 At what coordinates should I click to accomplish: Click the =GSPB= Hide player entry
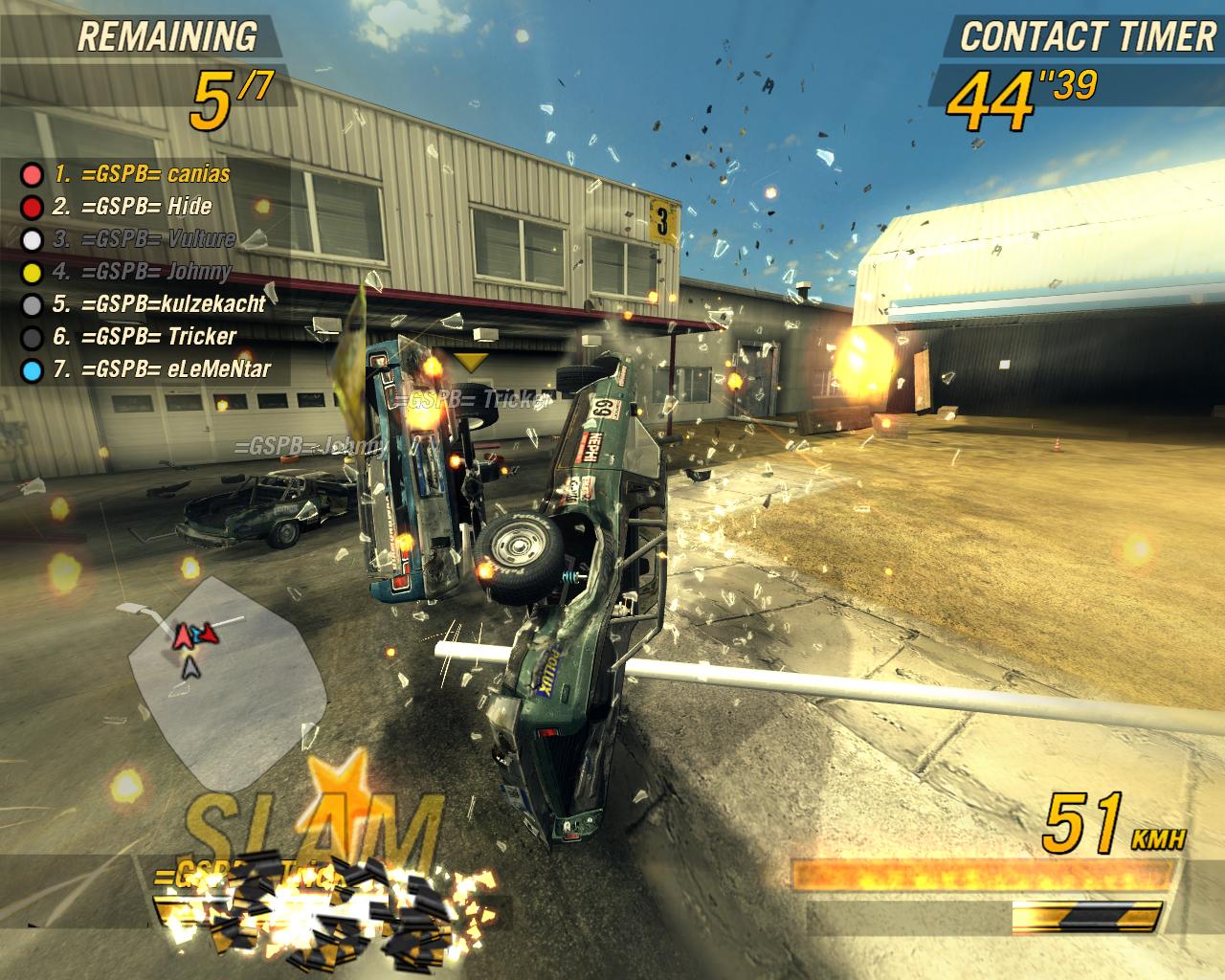click(x=132, y=207)
